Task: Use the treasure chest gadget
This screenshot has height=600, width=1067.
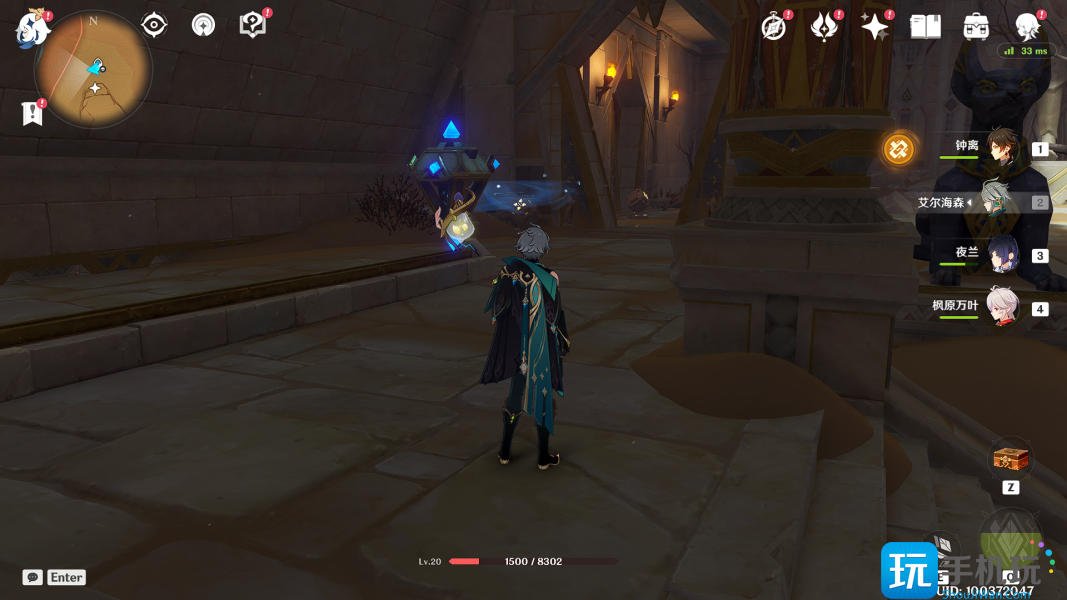Action: 1010,460
